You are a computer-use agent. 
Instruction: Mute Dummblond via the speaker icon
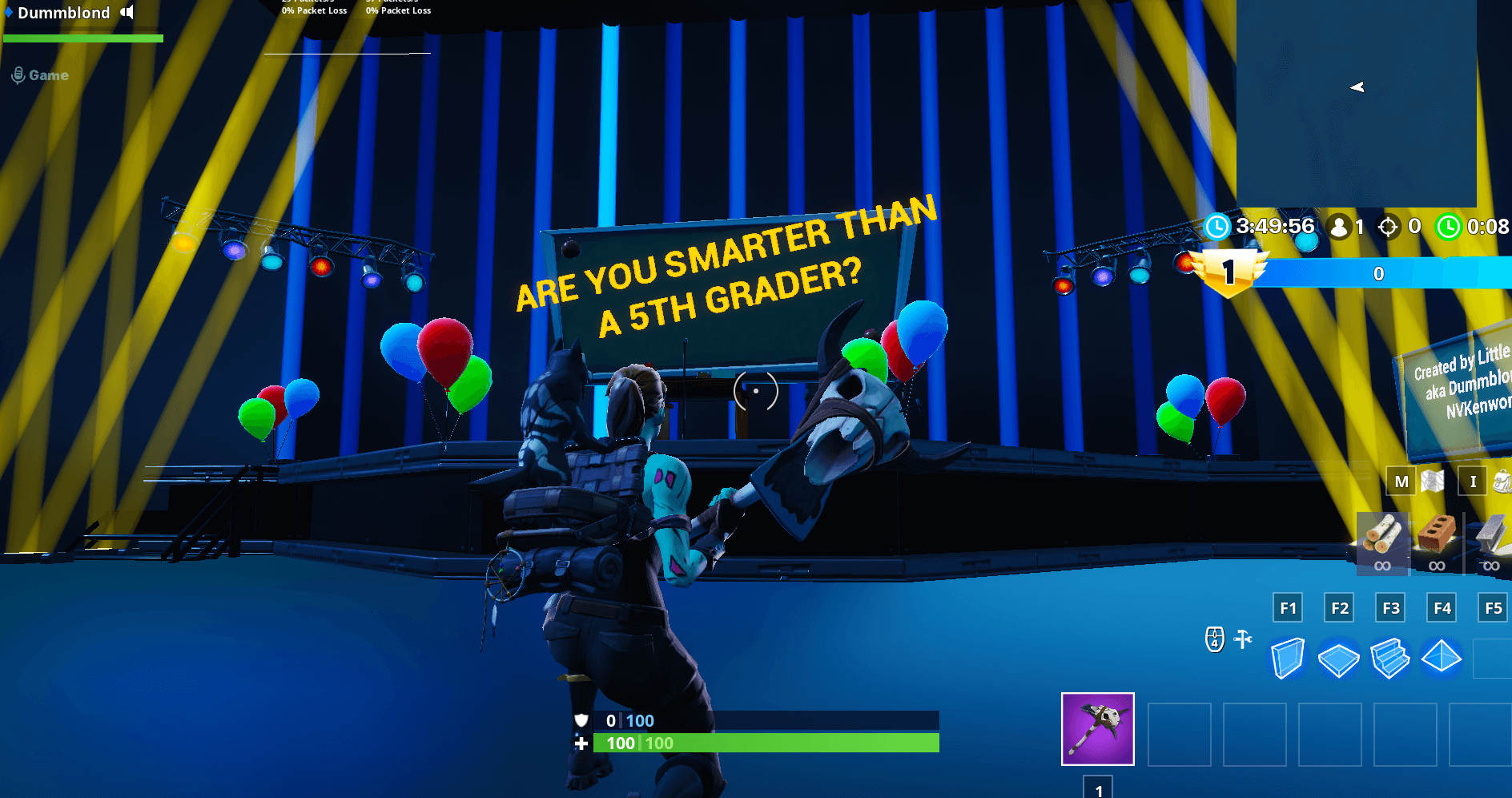click(x=126, y=12)
